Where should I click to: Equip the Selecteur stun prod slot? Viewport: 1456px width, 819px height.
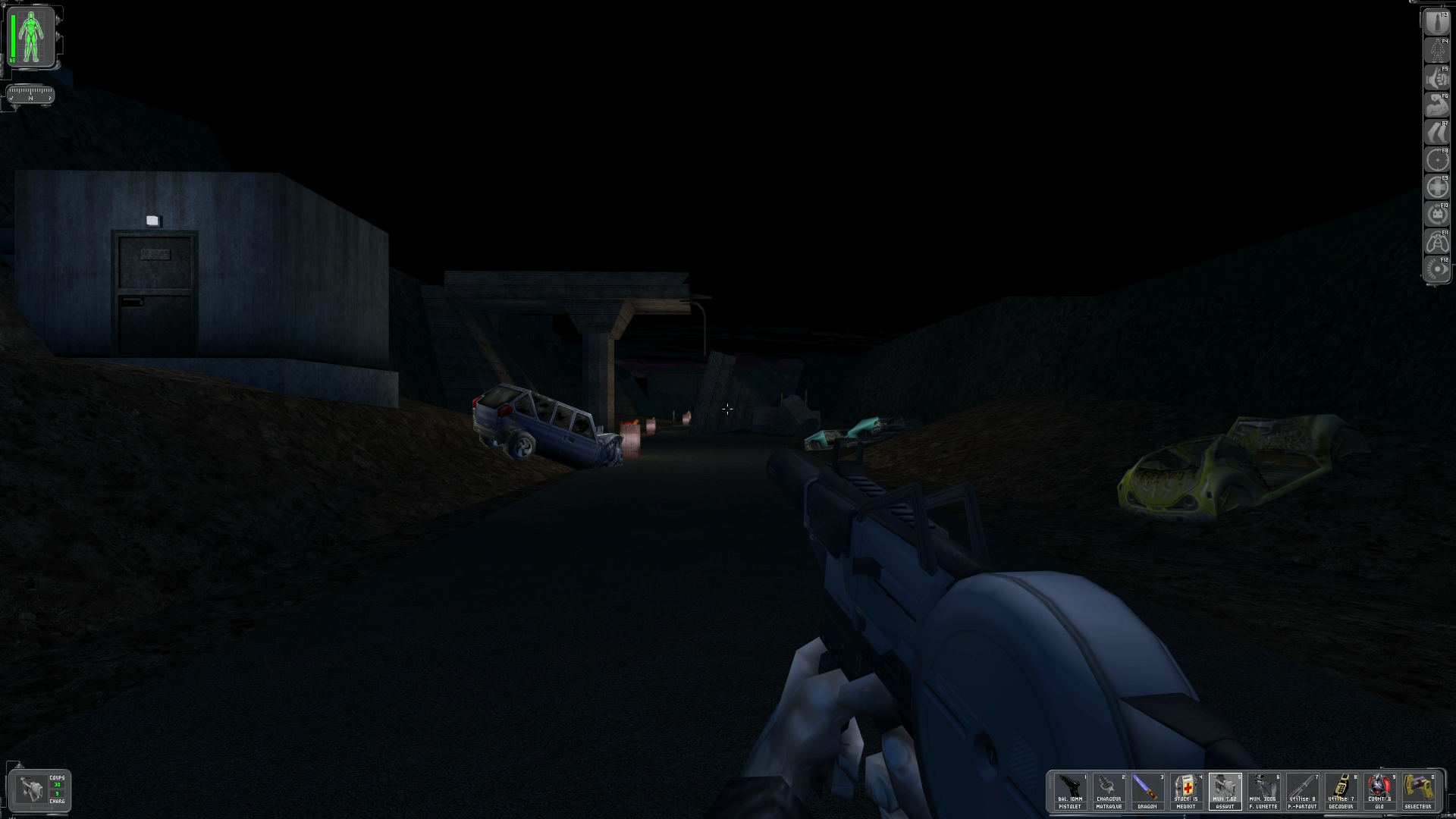[1418, 792]
